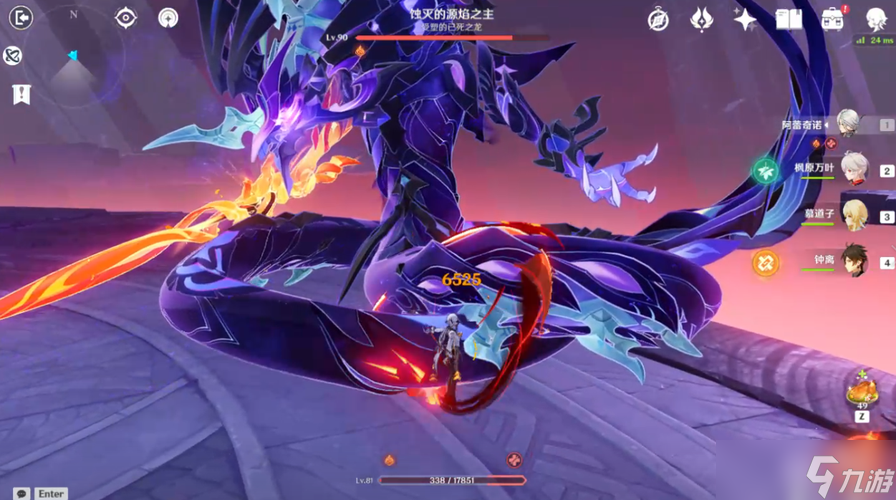Open the compass events icon
This screenshot has width=896, height=500.
coord(658,19)
